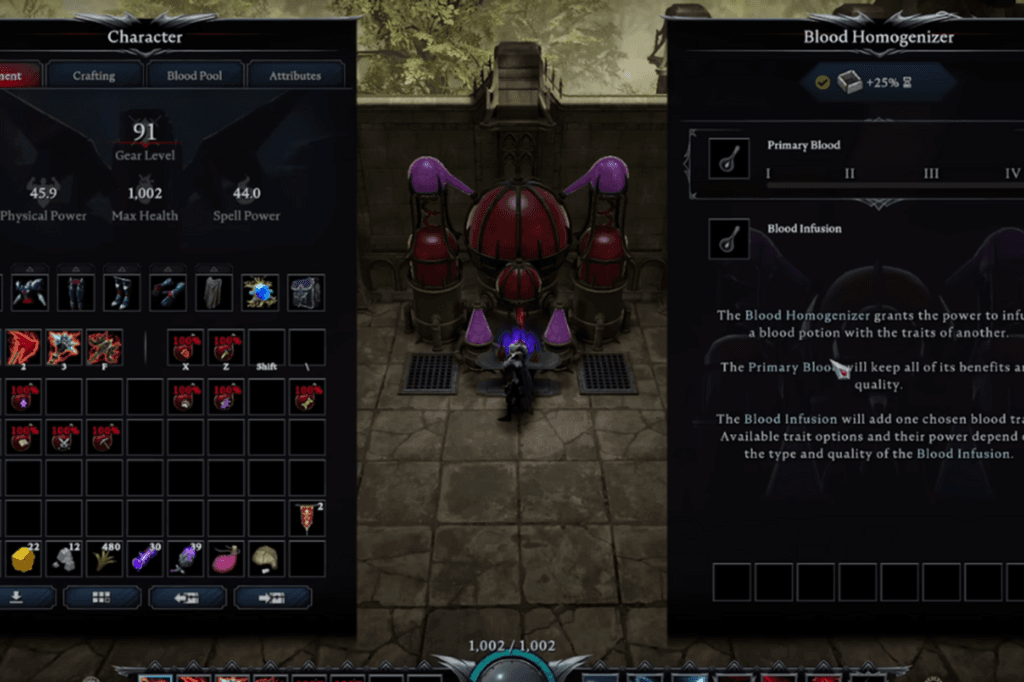Show the Attributes tab
Viewport: 1024px width, 682px height.
pos(295,75)
